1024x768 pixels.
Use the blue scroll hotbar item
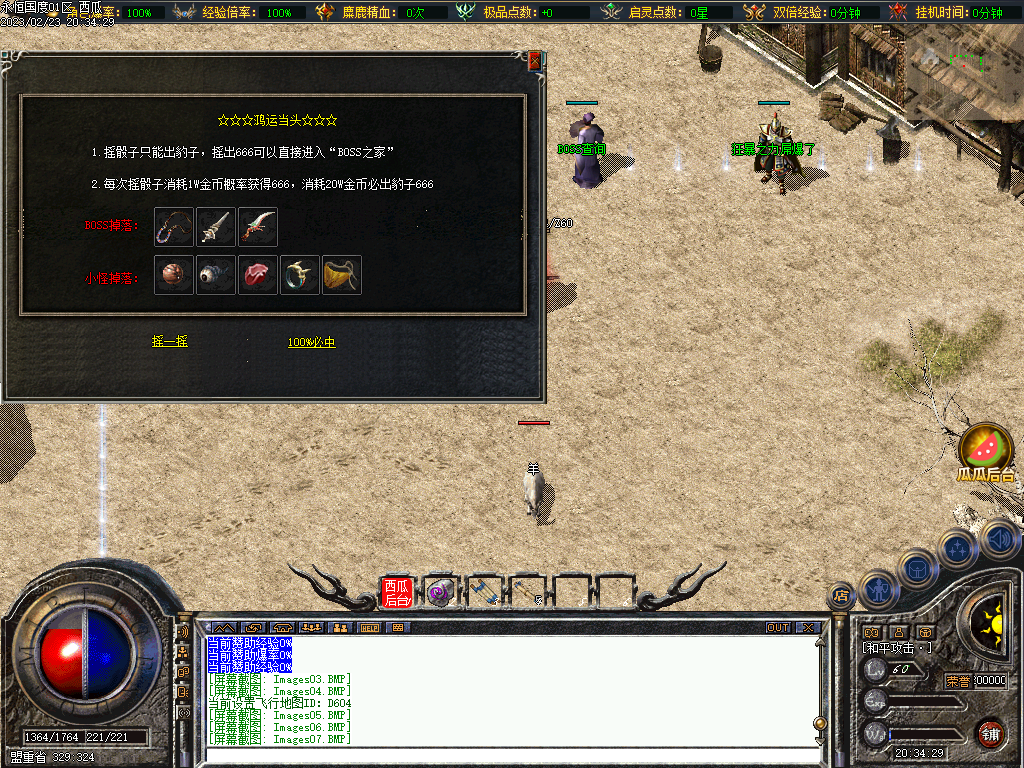tap(484, 593)
